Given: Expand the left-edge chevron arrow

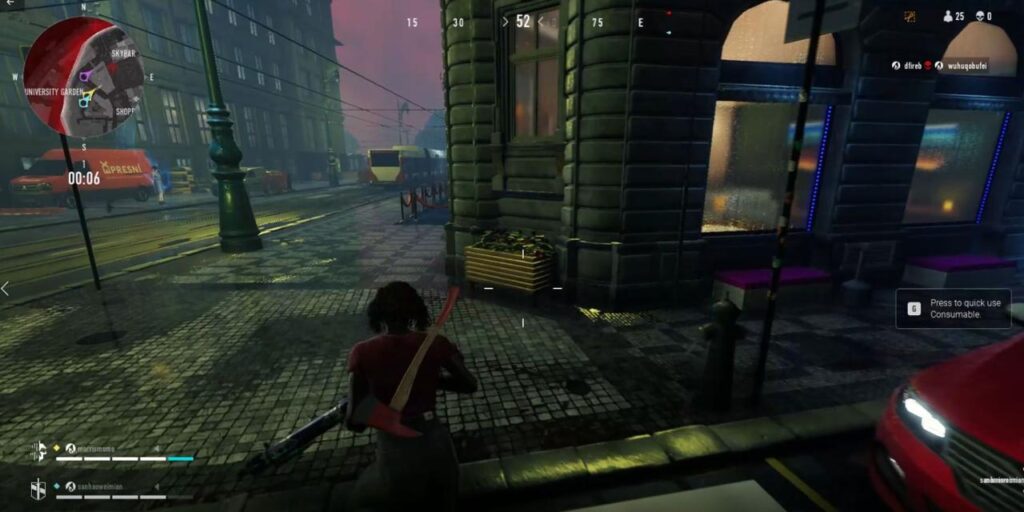Looking at the screenshot, I should (5, 288).
